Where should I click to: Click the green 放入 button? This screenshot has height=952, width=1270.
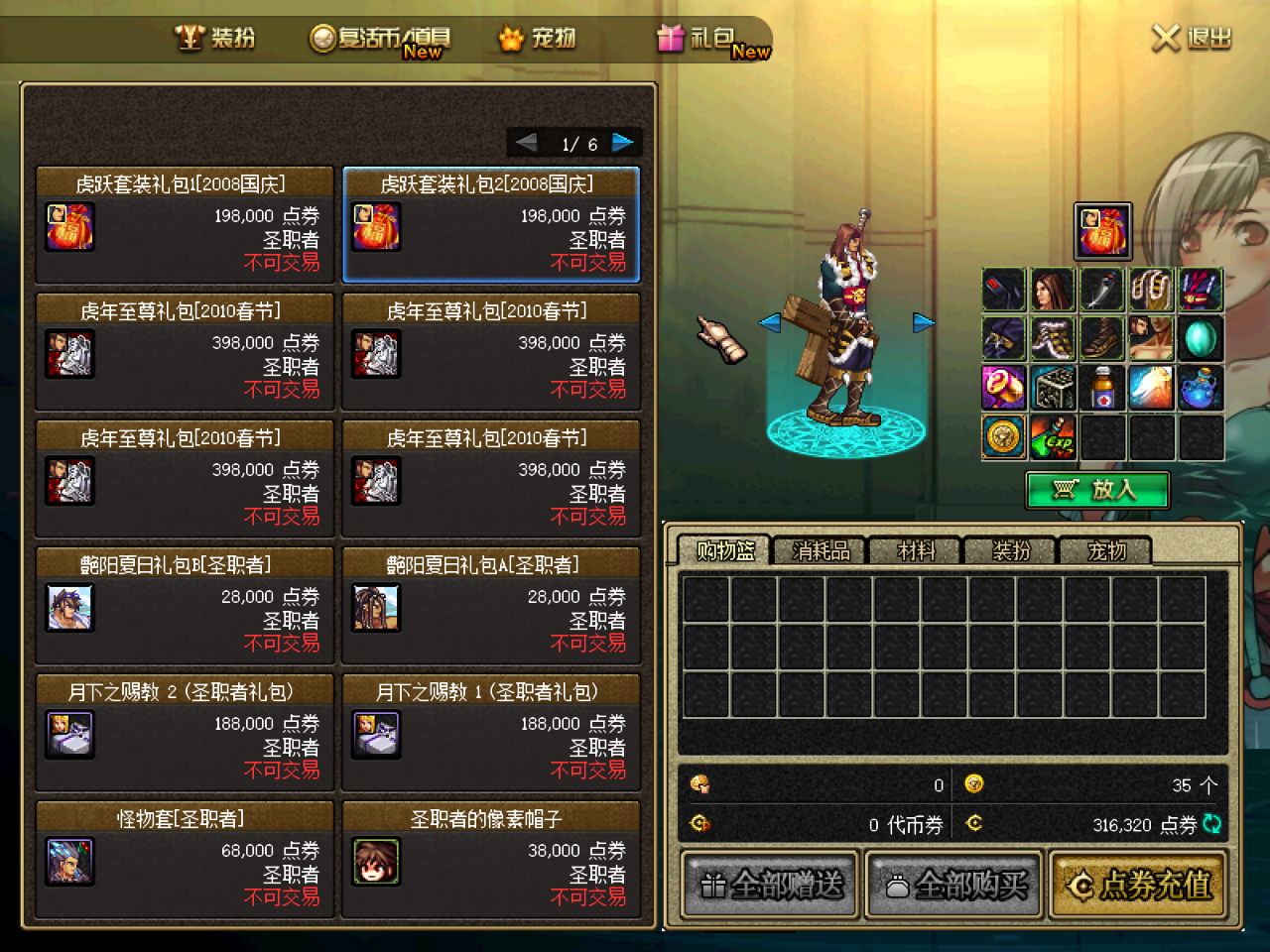1097,490
